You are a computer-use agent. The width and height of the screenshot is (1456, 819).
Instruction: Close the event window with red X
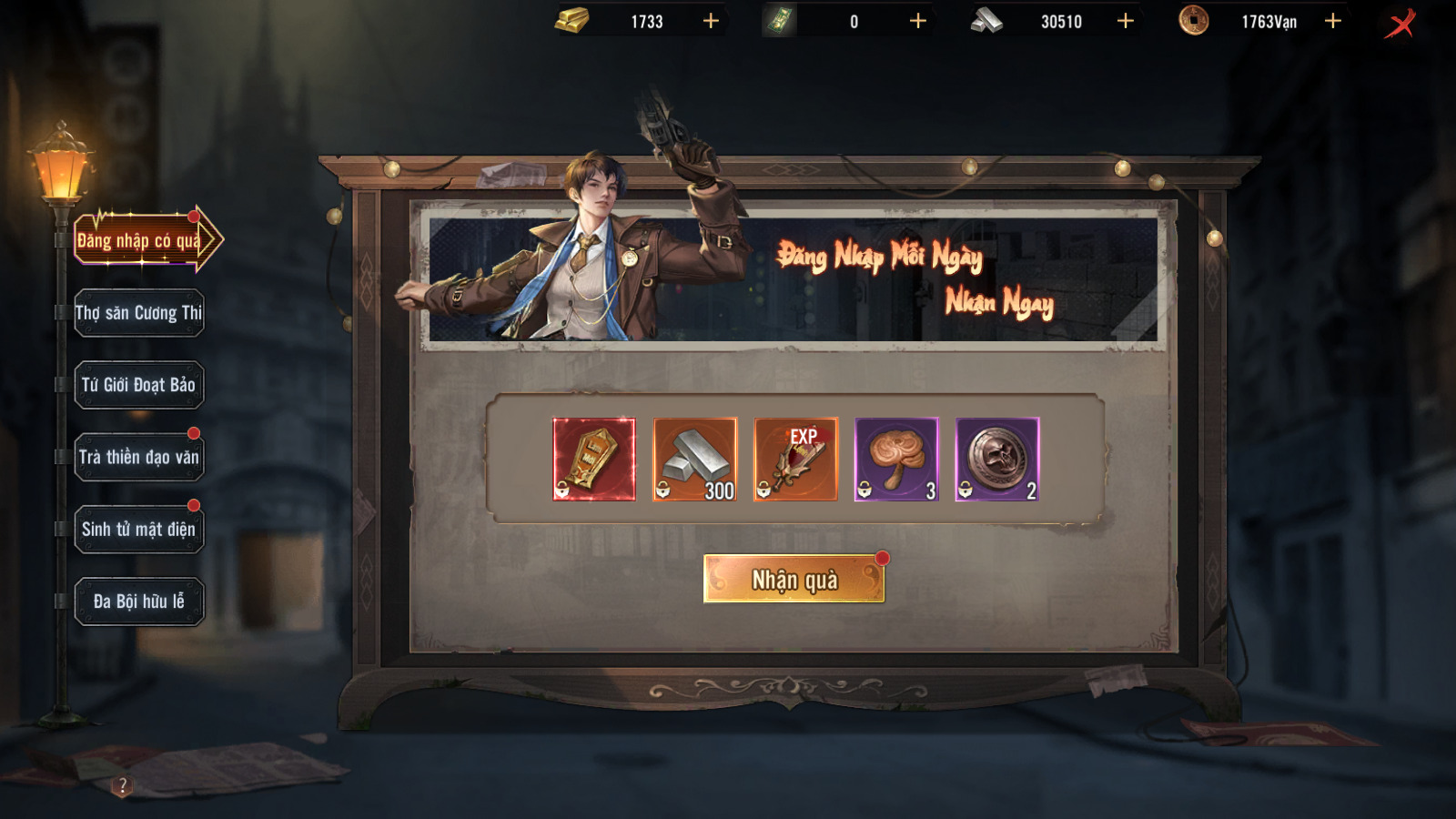(1400, 23)
